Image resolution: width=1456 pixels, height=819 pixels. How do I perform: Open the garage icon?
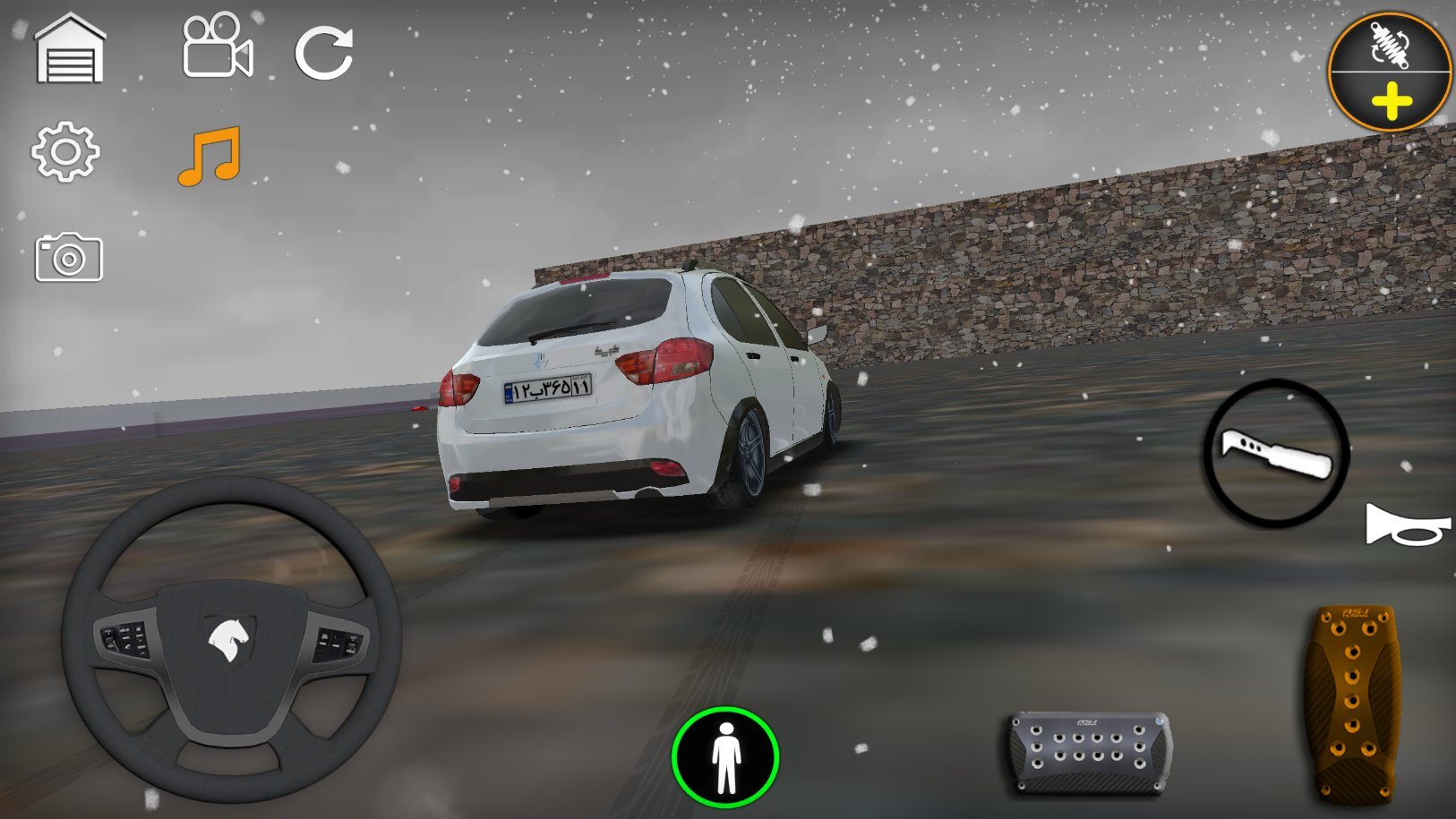pyautogui.click(x=70, y=49)
